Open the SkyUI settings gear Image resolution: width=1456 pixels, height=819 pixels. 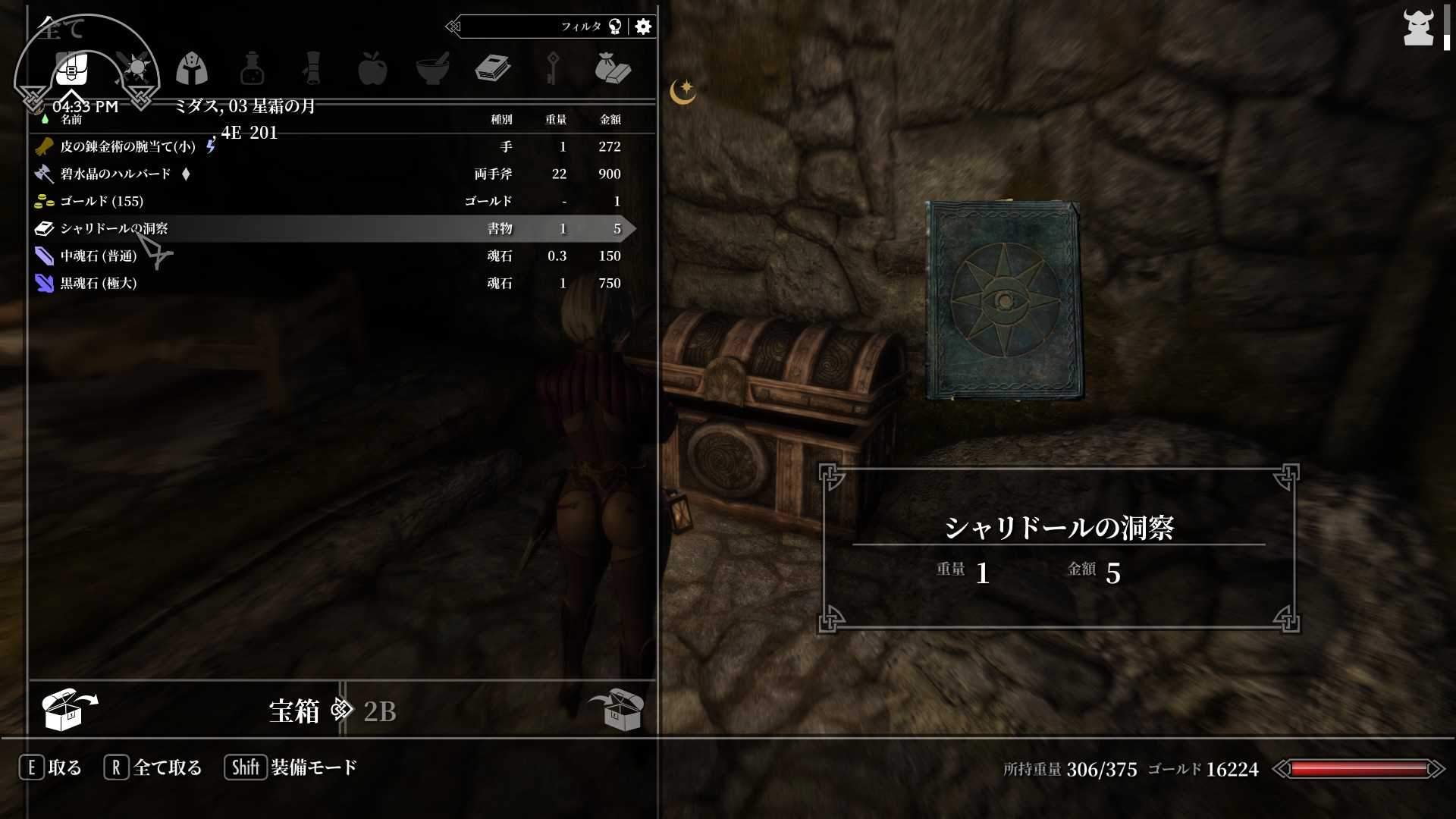tap(643, 26)
